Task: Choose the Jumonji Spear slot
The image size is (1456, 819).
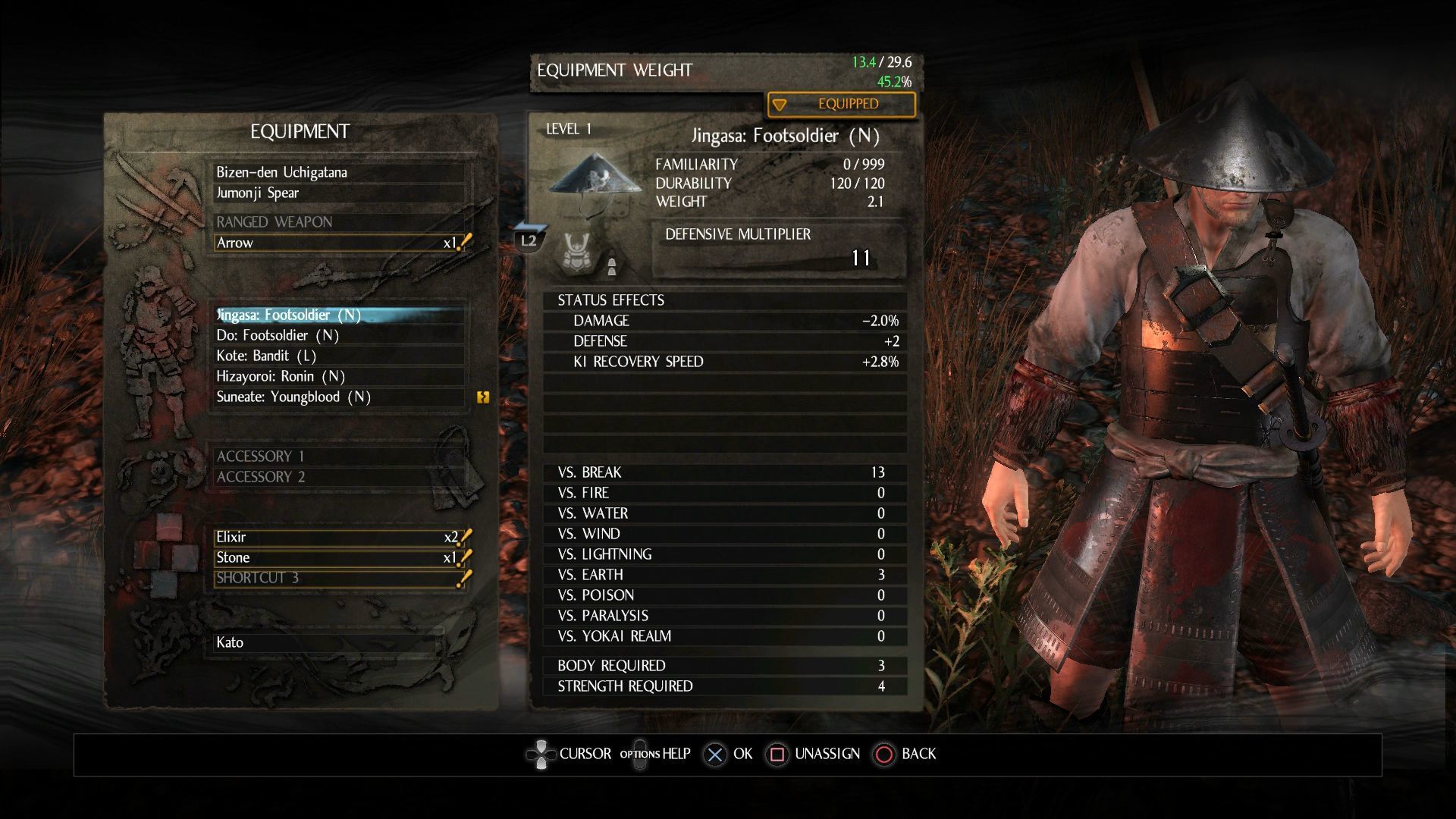Action: [x=338, y=193]
